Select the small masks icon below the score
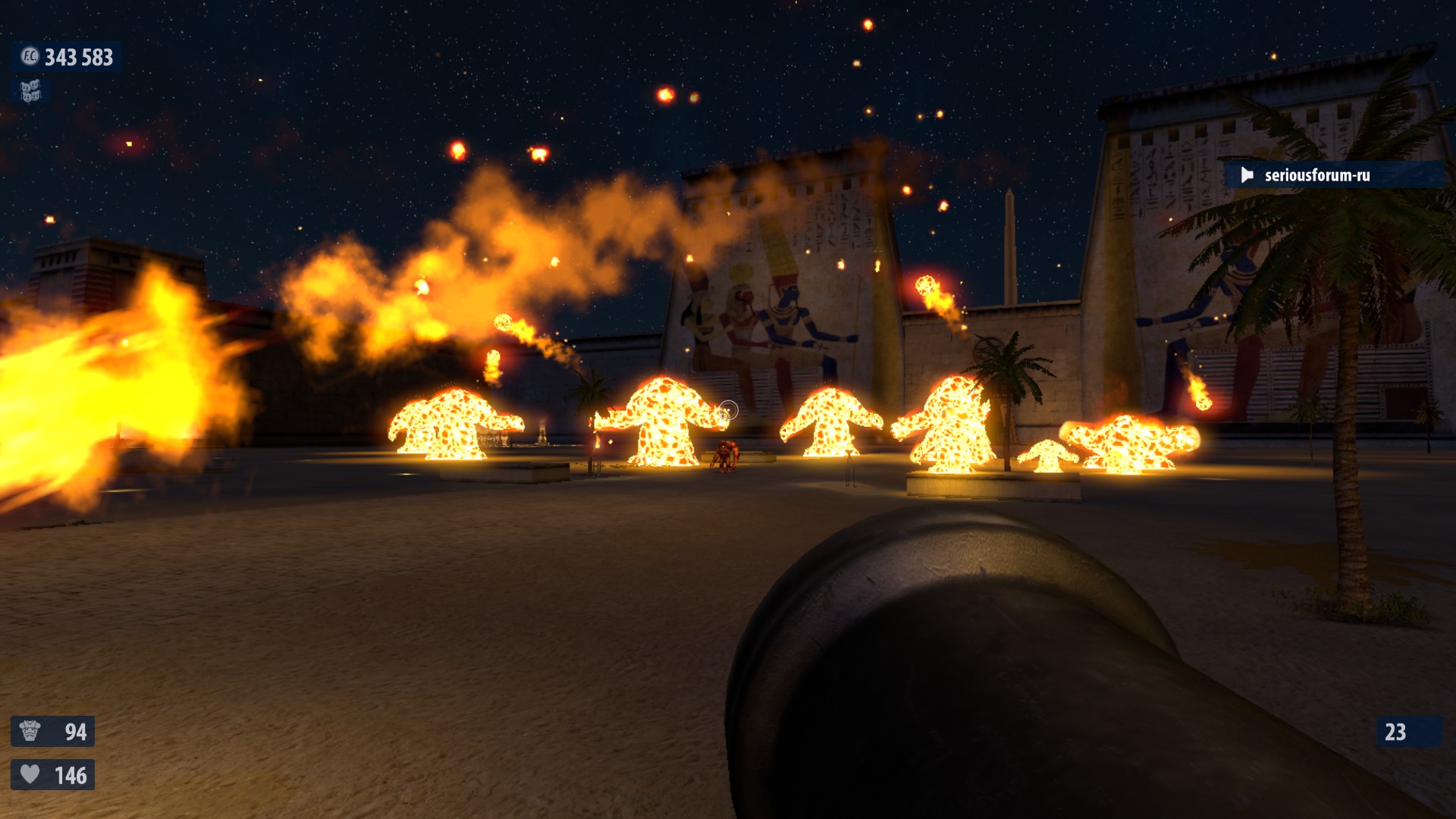 [30, 92]
